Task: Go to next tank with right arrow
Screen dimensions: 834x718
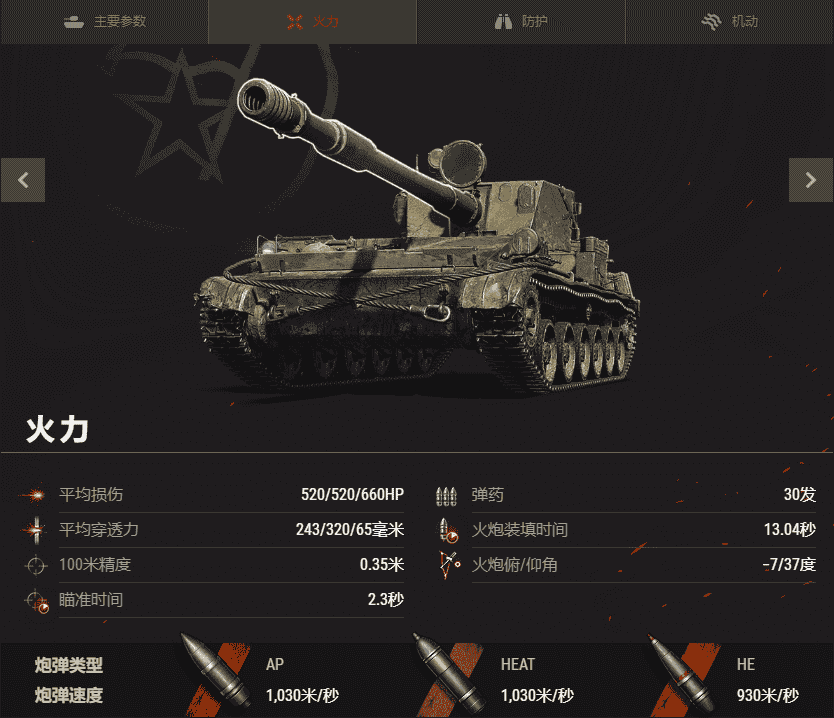Action: [x=810, y=180]
